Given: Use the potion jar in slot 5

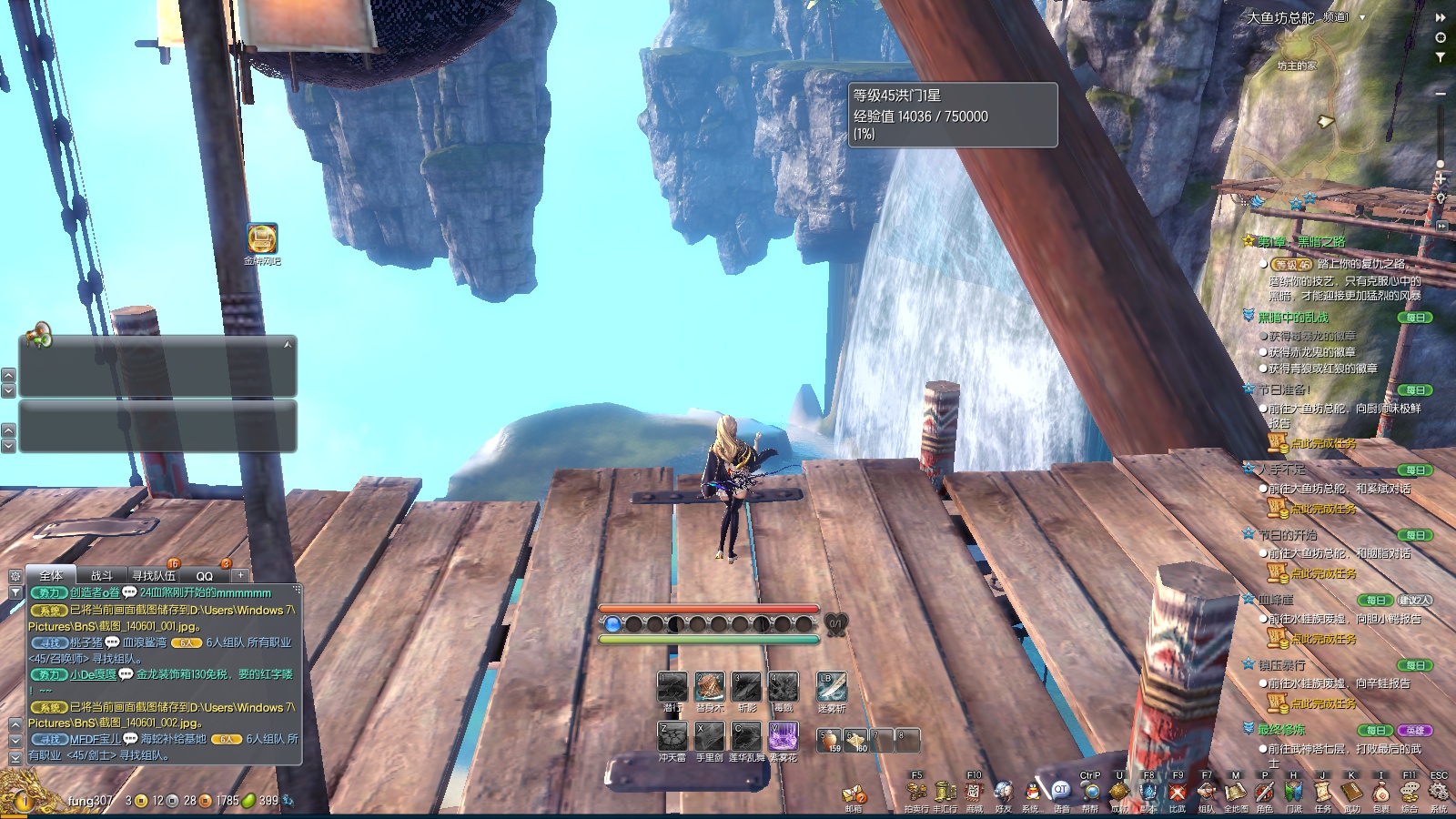Looking at the screenshot, I should pyautogui.click(x=829, y=740).
